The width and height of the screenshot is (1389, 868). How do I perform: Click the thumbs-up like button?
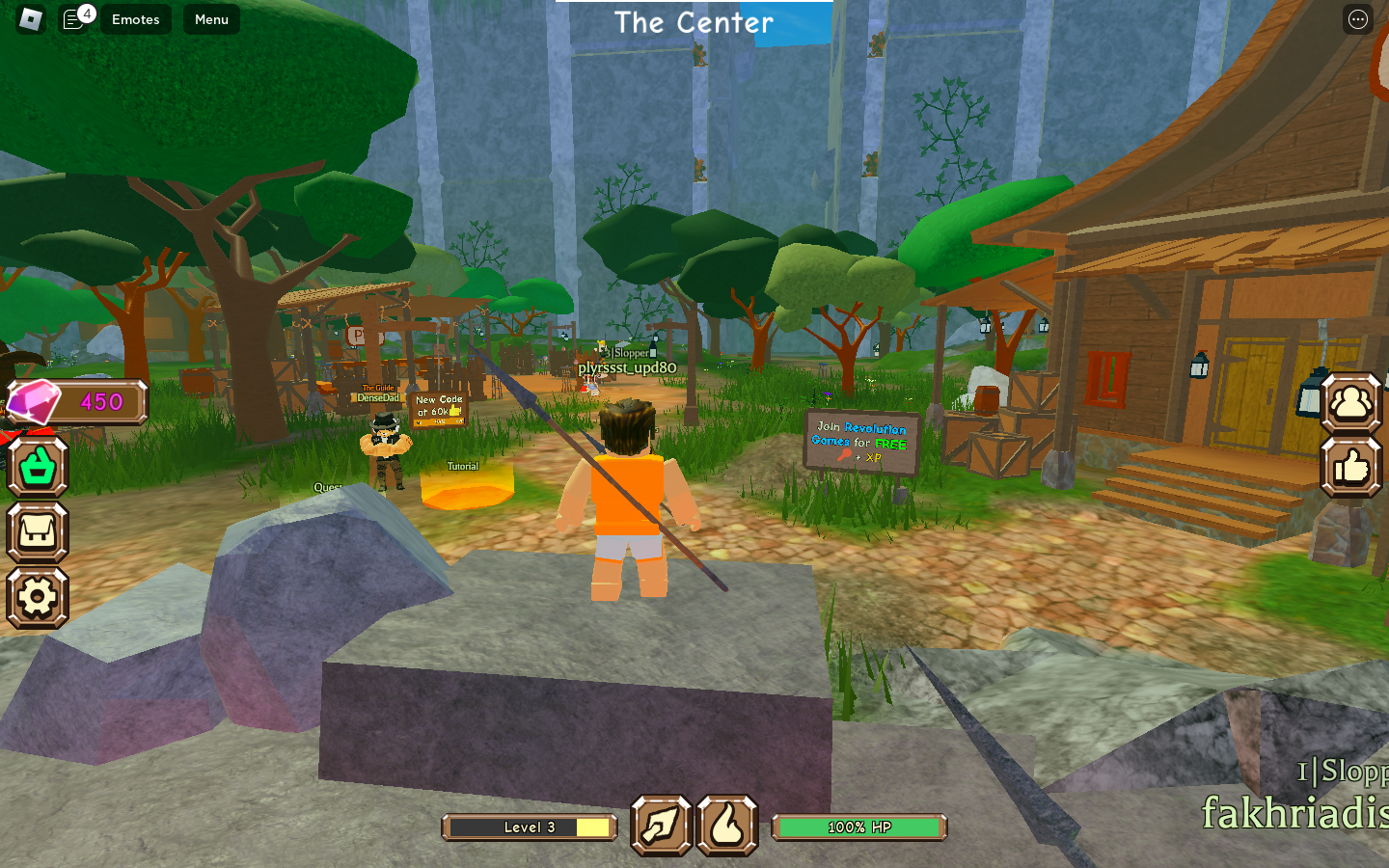(1350, 468)
